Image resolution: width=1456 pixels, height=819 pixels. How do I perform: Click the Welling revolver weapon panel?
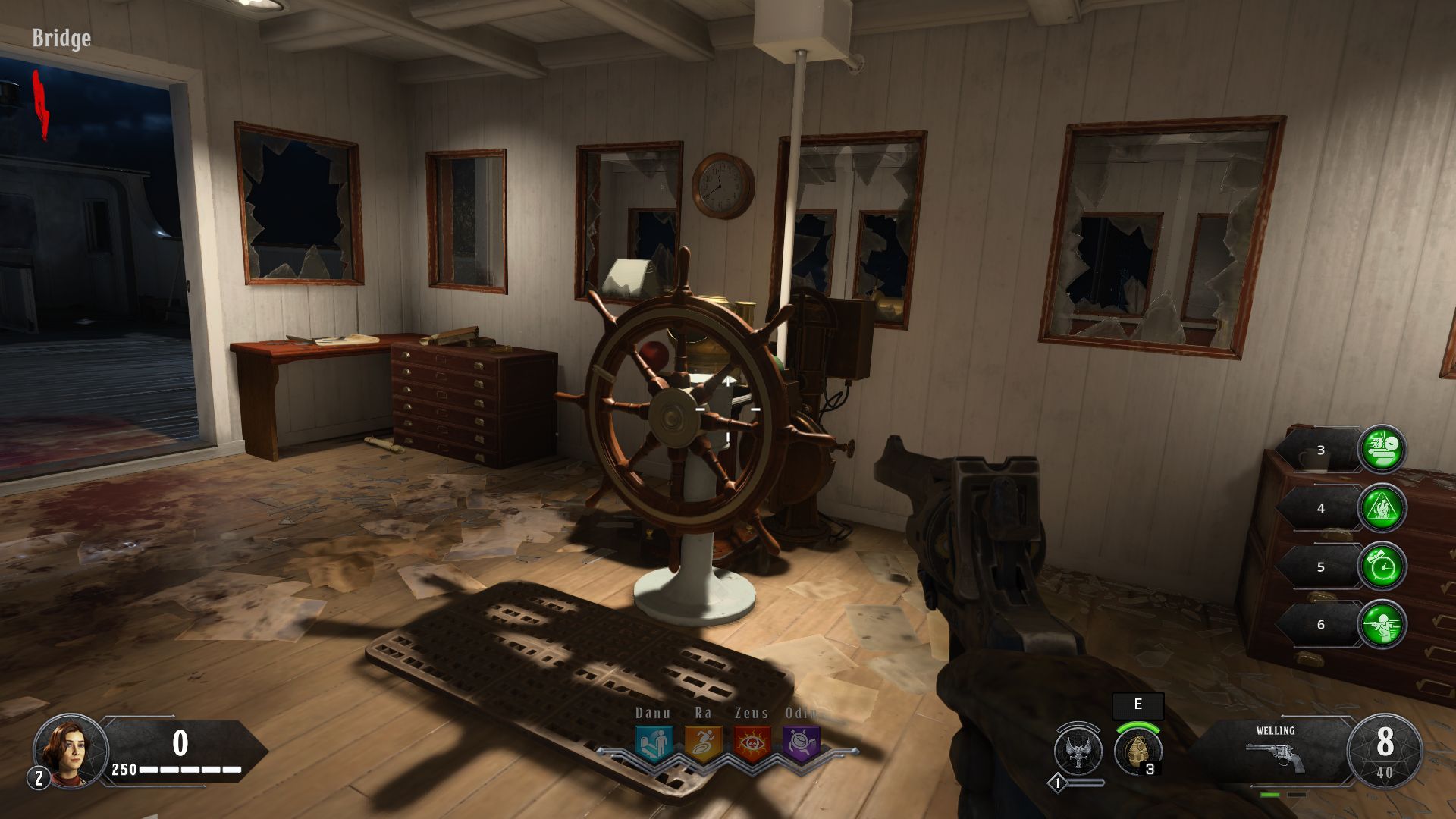[x=1276, y=751]
